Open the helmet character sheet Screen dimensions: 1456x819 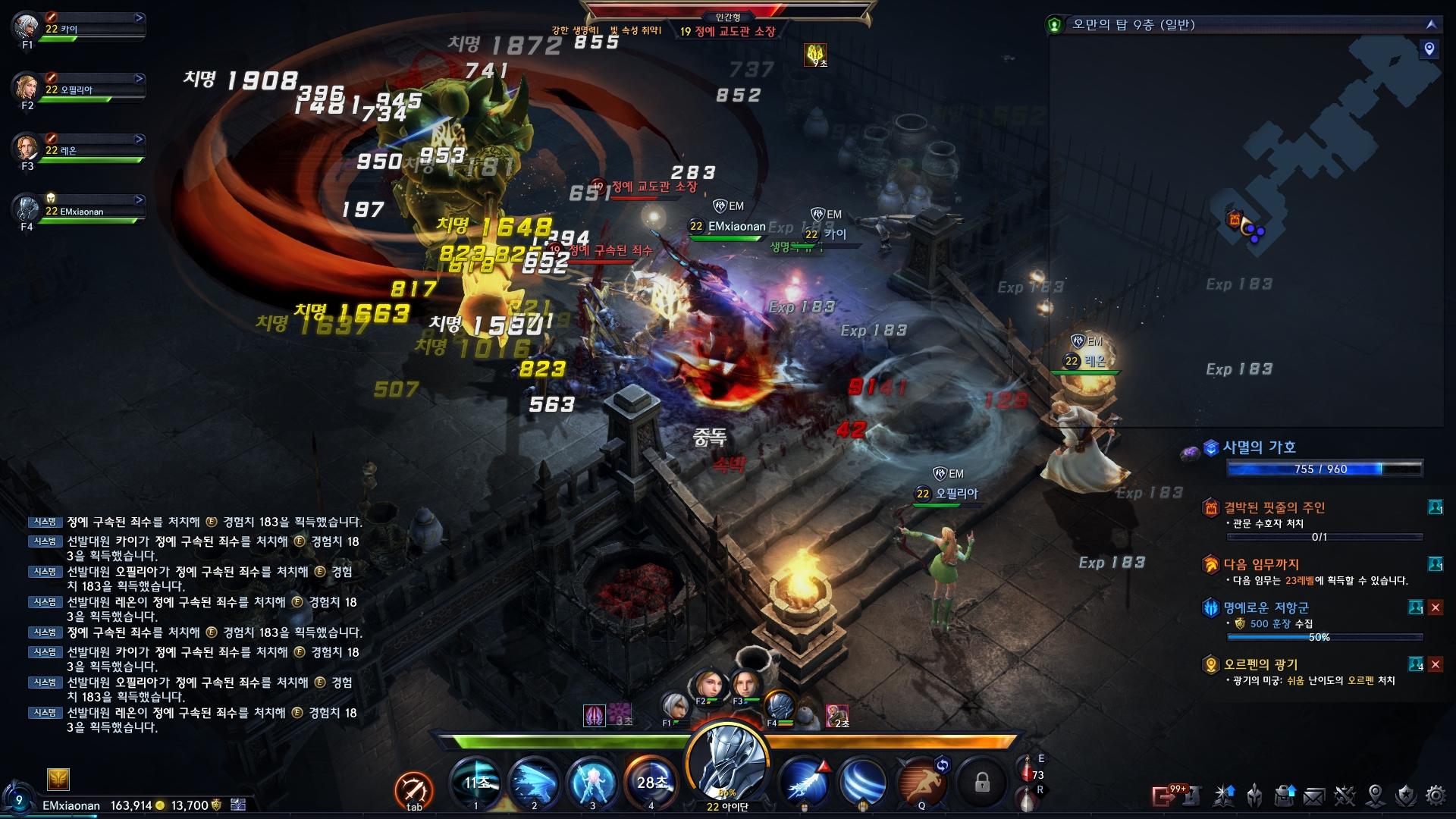tap(1255, 795)
